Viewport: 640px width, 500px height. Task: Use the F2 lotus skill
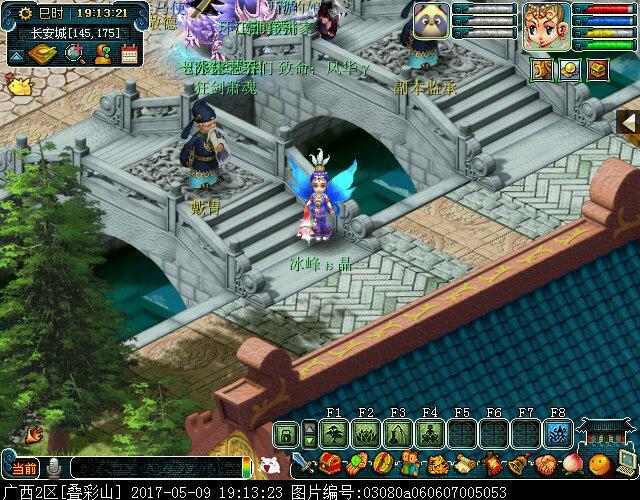pos(366,433)
